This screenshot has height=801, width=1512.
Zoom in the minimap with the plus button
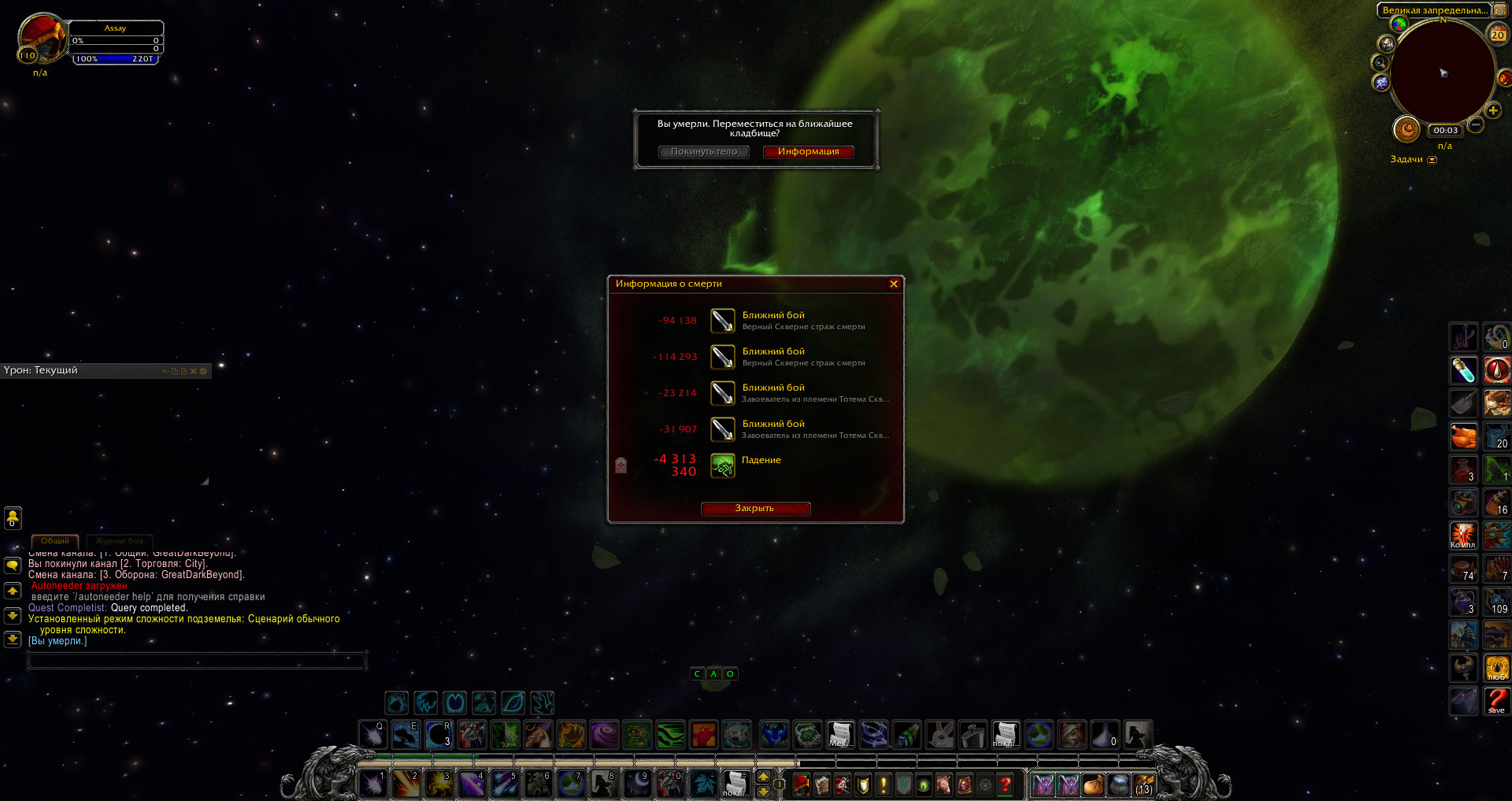1492,111
